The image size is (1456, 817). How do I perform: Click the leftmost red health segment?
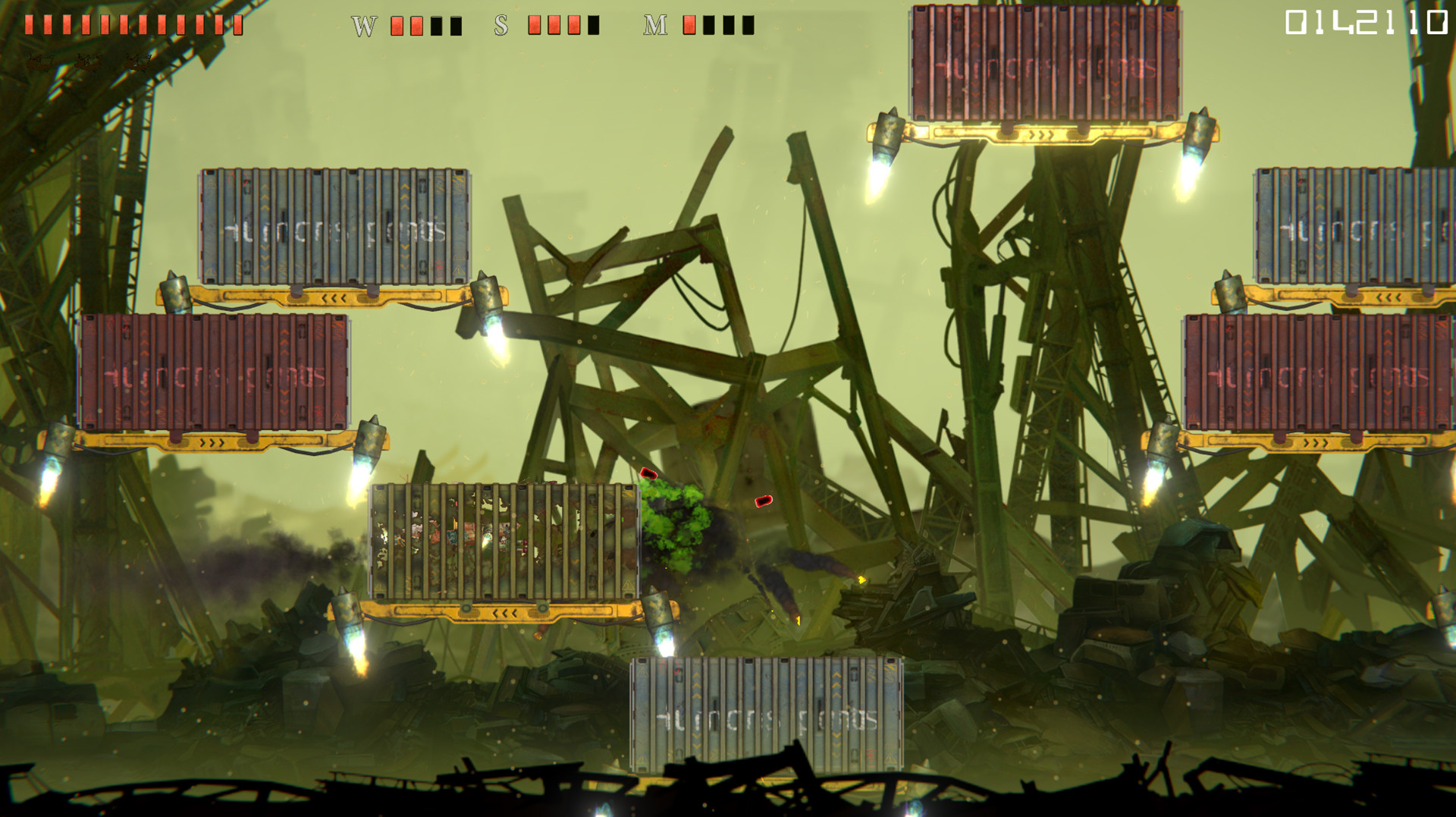click(x=28, y=24)
